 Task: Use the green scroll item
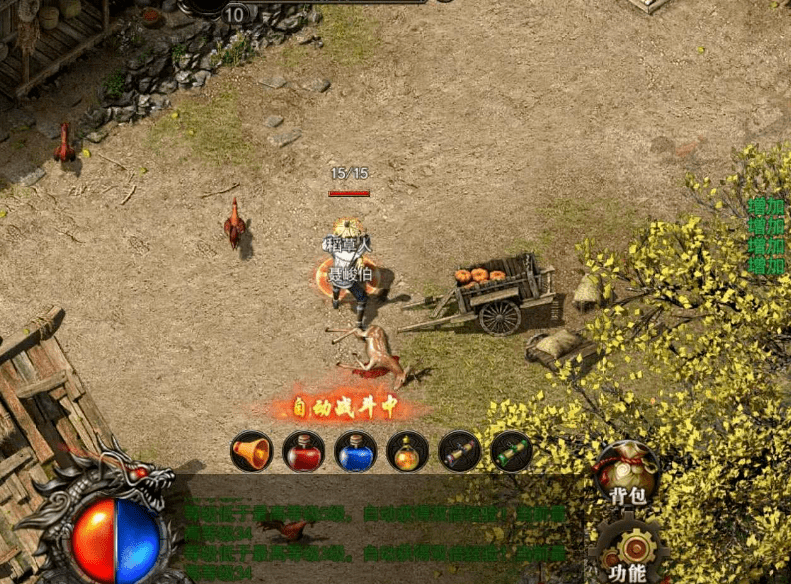click(x=511, y=452)
